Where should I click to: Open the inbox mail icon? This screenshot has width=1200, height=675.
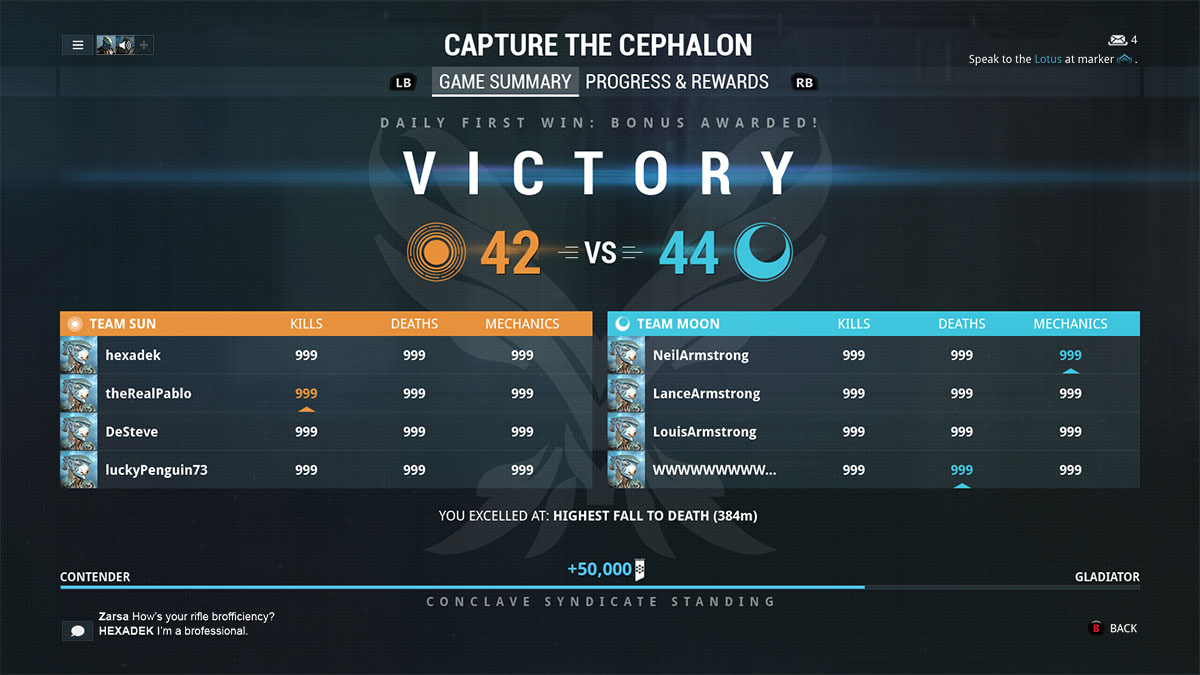coord(1118,40)
